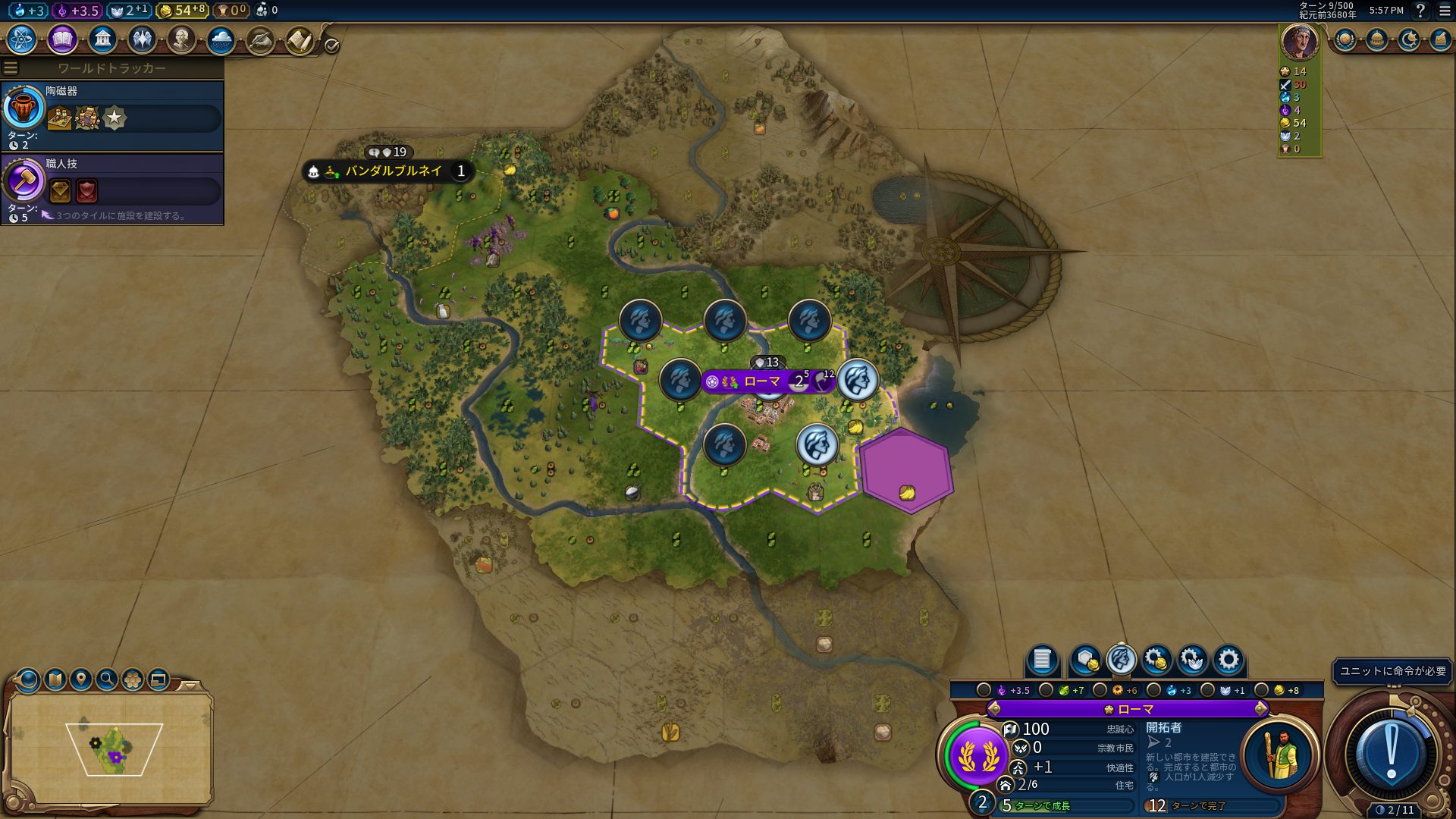Image resolution: width=1456 pixels, height=819 pixels.
Task: Click the ローマ city banner
Action: coord(762,381)
